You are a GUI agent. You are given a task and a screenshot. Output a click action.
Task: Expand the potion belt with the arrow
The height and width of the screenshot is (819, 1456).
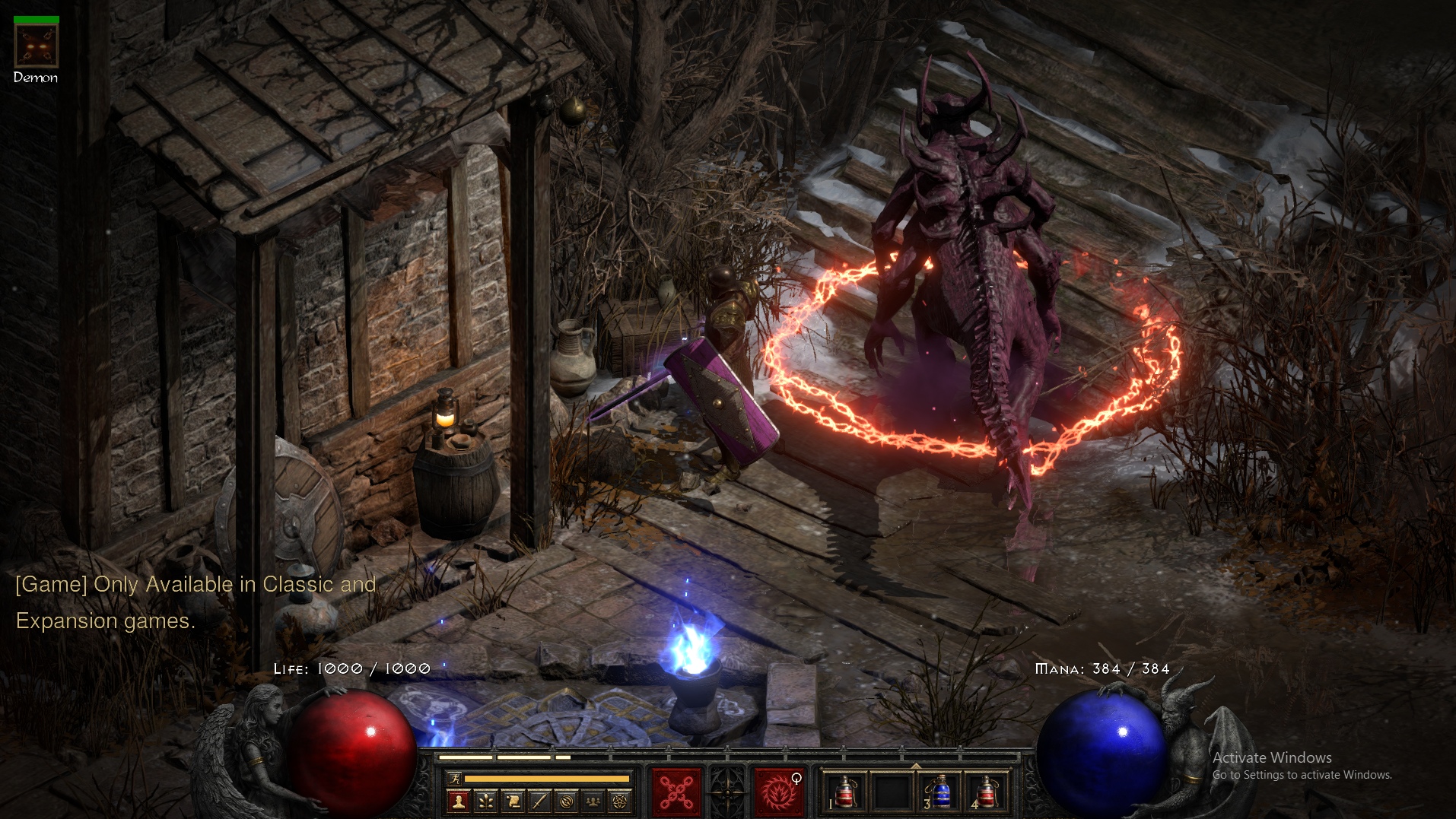tap(916, 765)
